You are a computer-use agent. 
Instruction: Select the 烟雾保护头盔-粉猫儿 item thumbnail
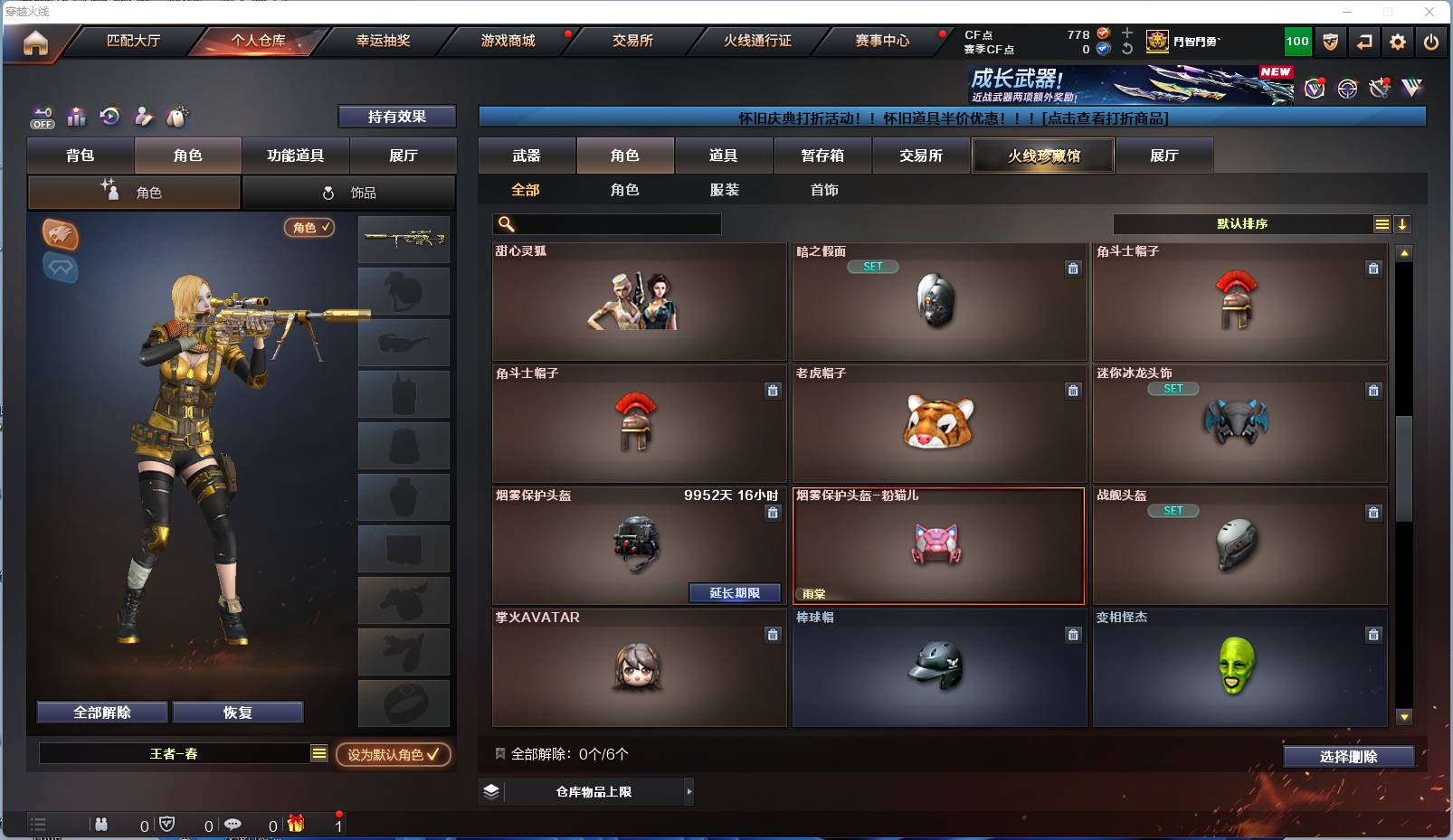[x=938, y=543]
